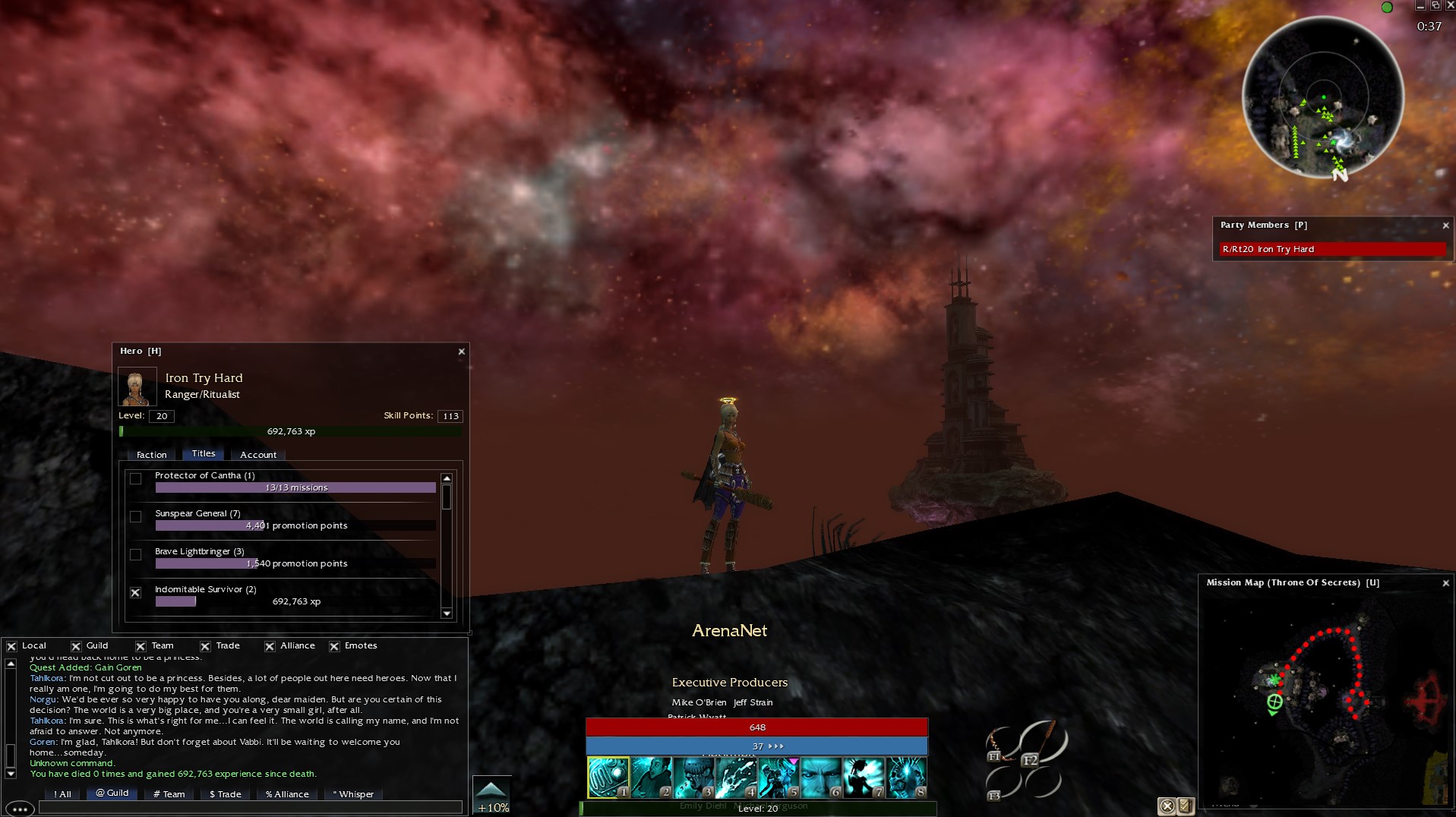Open the chat options ellipsis button
This screenshot has height=817, width=1456.
(20, 809)
